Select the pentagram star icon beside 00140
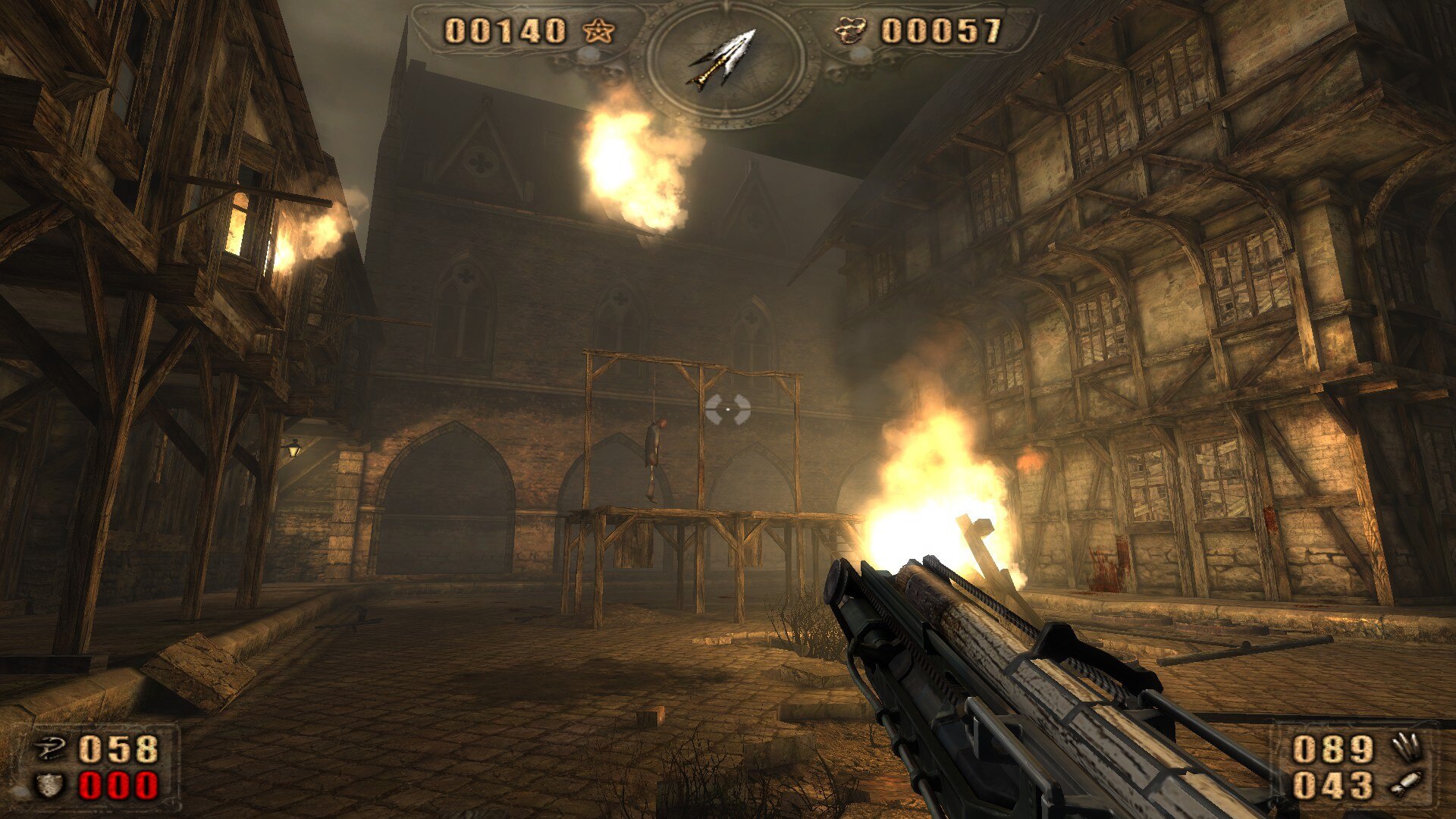Image resolution: width=1456 pixels, height=819 pixels. click(598, 31)
